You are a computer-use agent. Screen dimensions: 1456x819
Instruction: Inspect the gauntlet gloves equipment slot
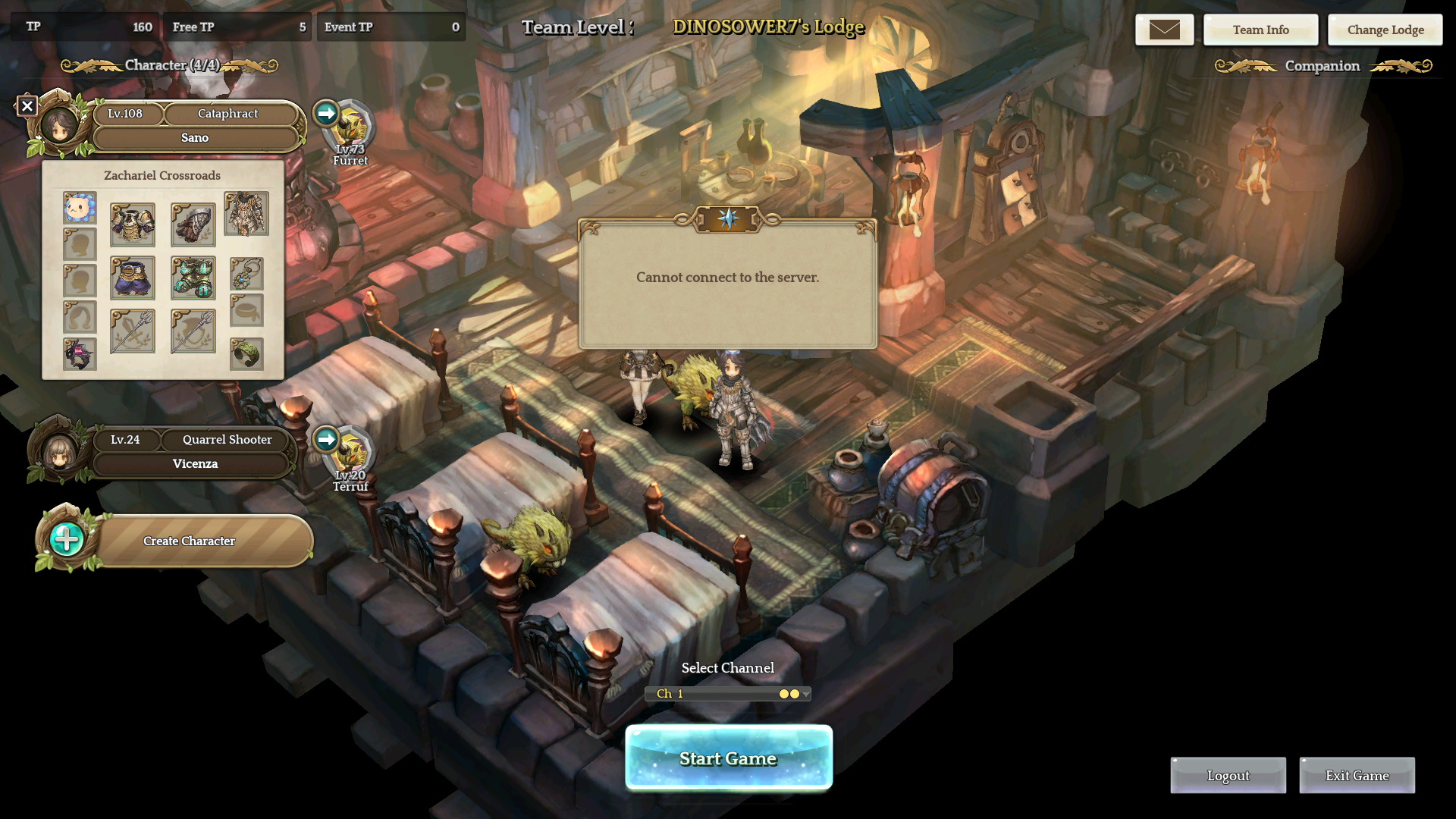coord(193,224)
